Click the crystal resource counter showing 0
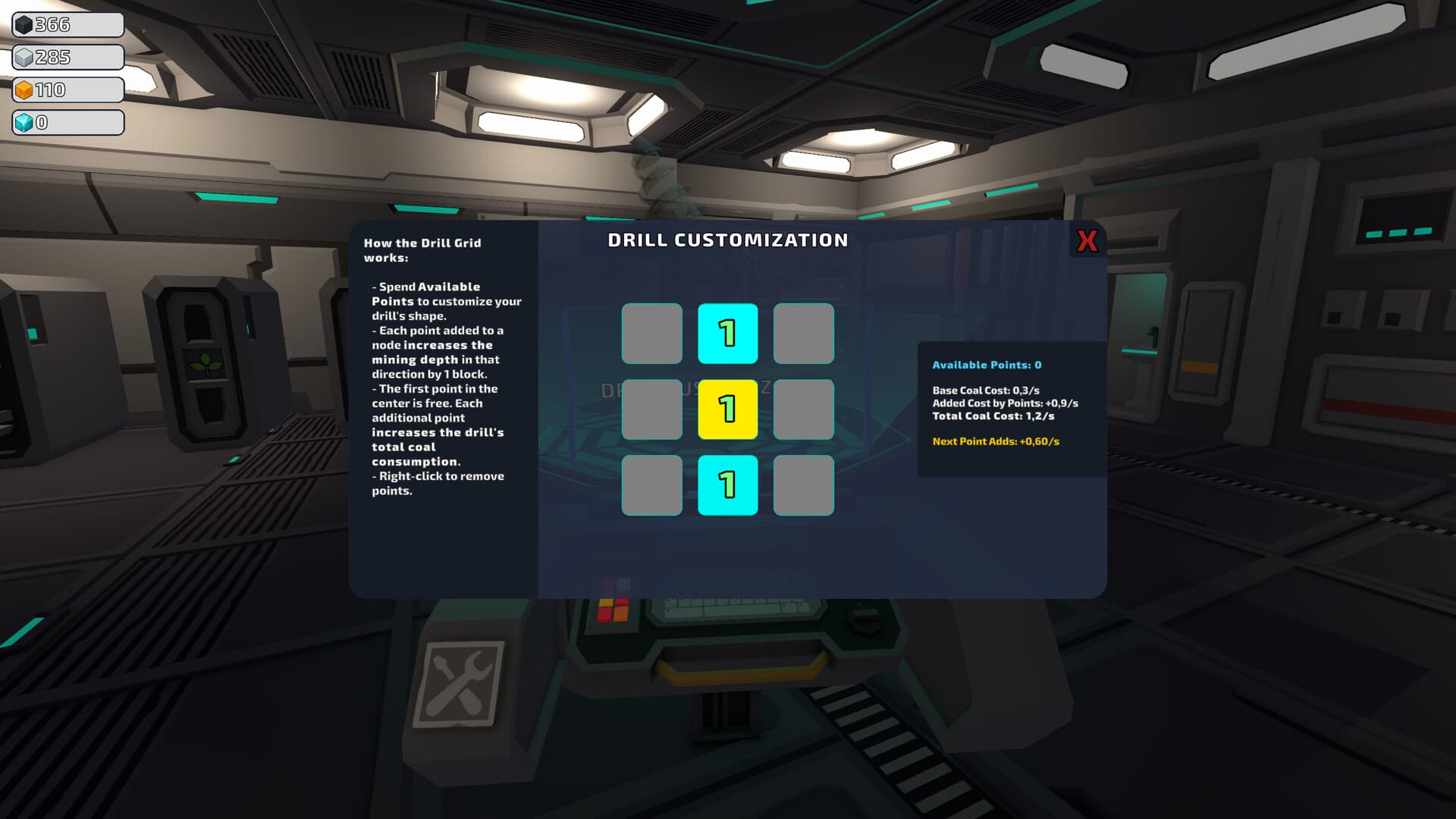 67,121
